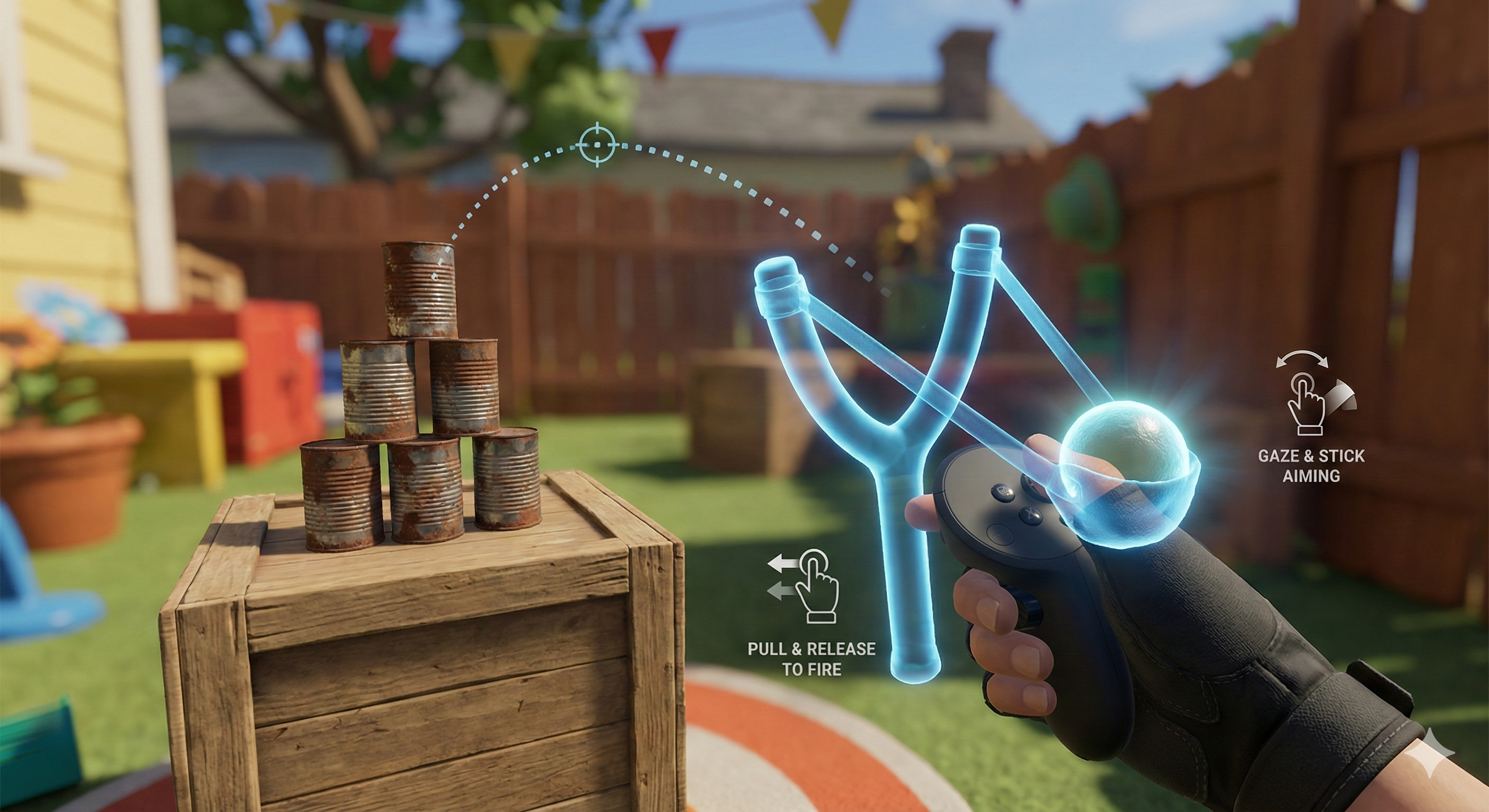Click the aiming crosshair reticle
Image resolution: width=1489 pixels, height=812 pixels.
tap(598, 144)
